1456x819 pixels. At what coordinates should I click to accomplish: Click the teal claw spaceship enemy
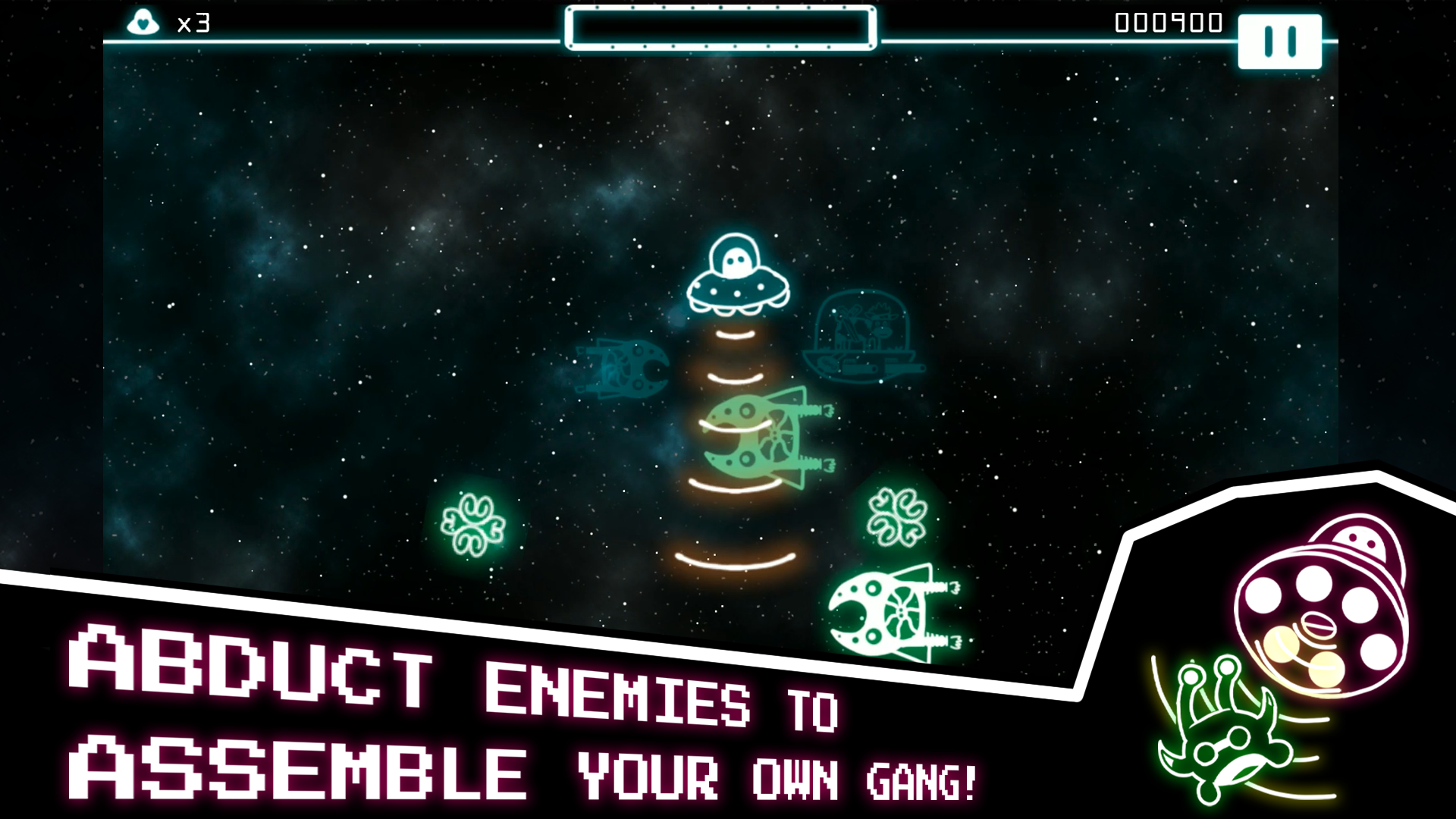point(622,368)
